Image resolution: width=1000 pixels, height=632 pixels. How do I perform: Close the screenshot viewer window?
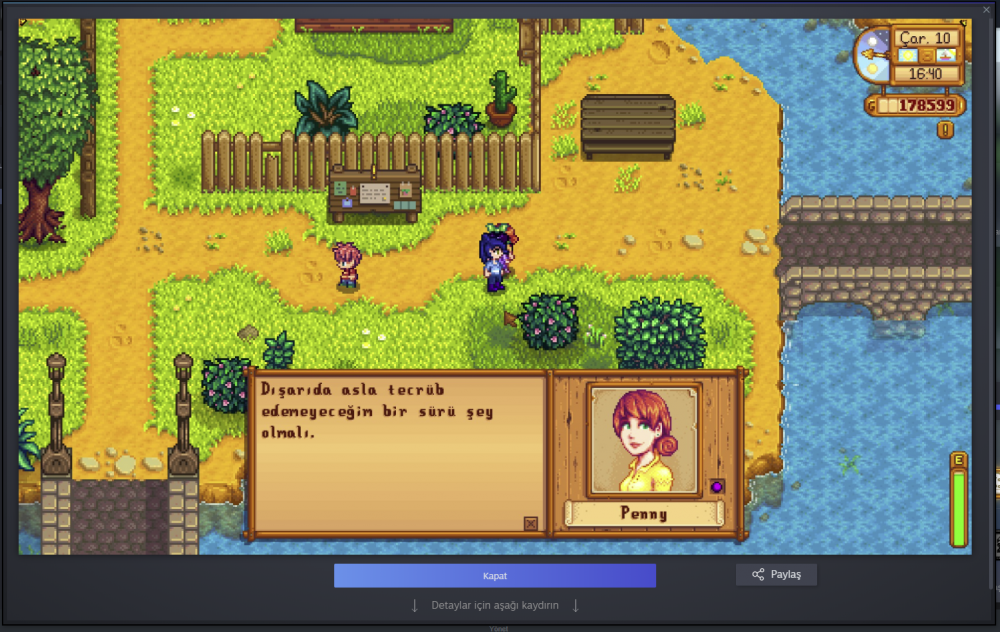coord(987,9)
